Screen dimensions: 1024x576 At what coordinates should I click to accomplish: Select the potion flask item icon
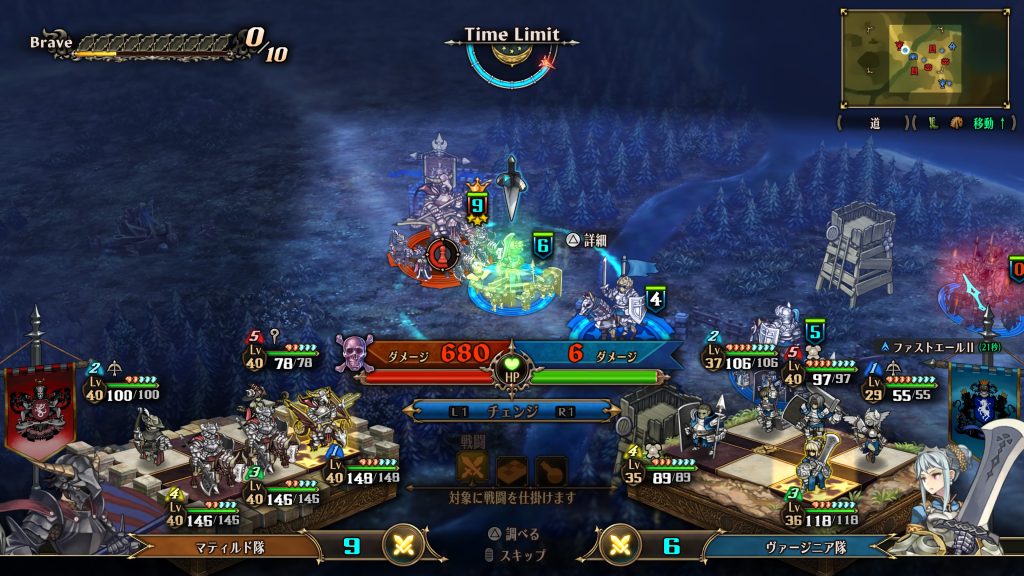(x=549, y=470)
